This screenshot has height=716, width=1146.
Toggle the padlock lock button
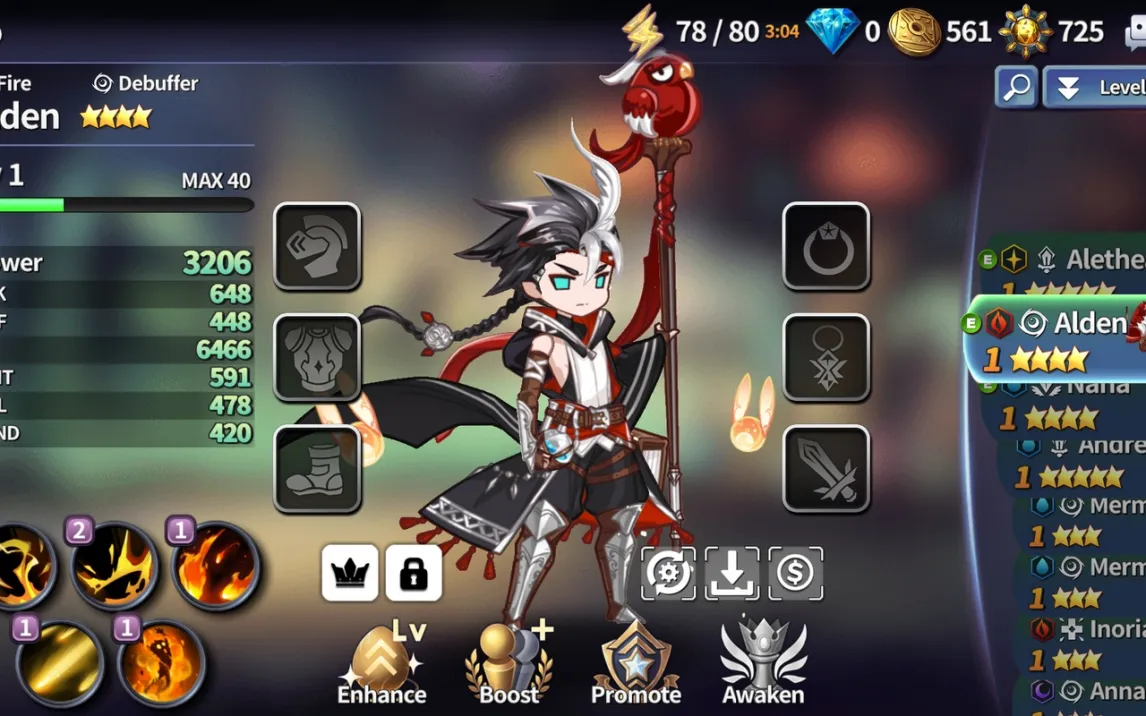click(414, 573)
